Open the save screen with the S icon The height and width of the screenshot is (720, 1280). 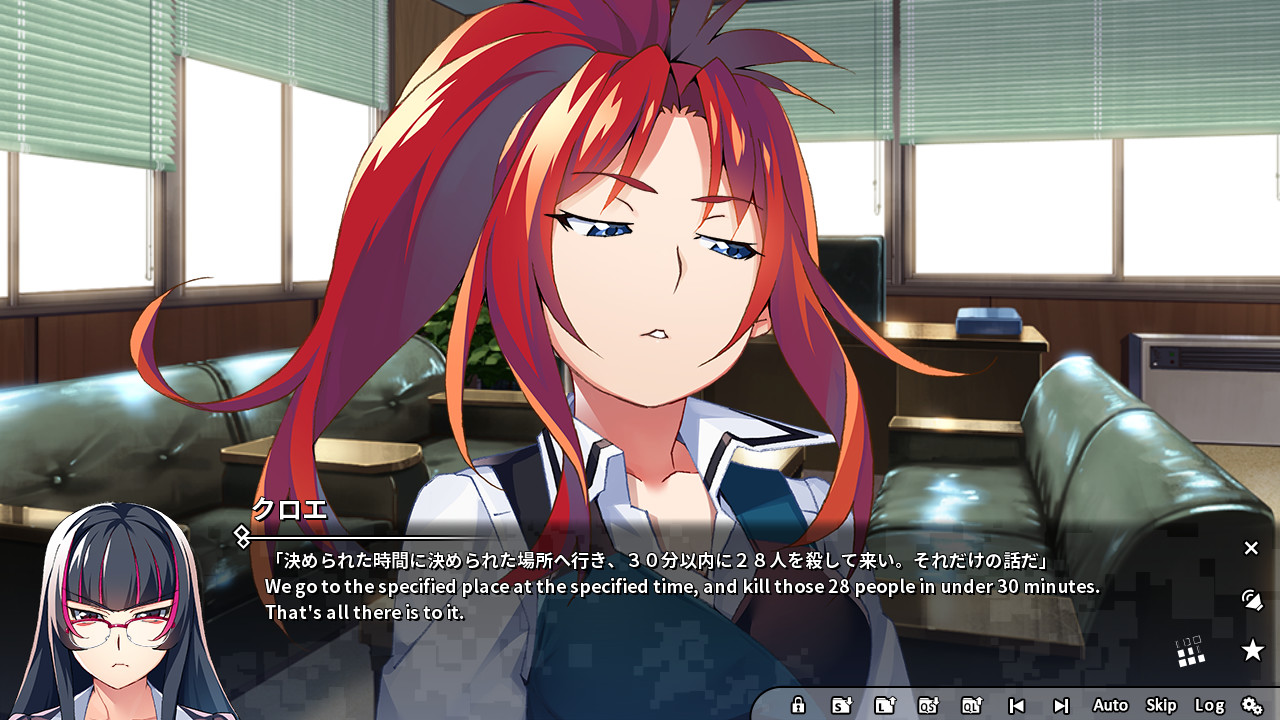coord(843,704)
